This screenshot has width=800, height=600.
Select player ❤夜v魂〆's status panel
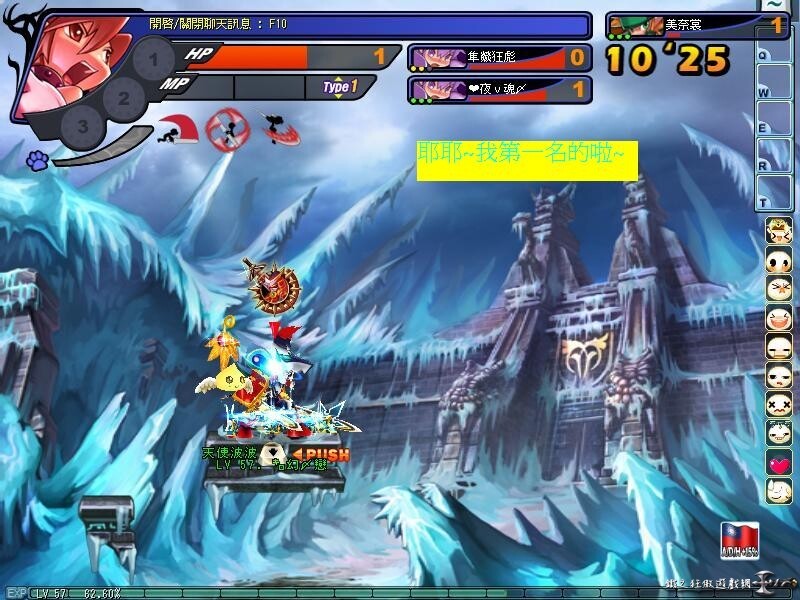pyautogui.click(x=499, y=90)
